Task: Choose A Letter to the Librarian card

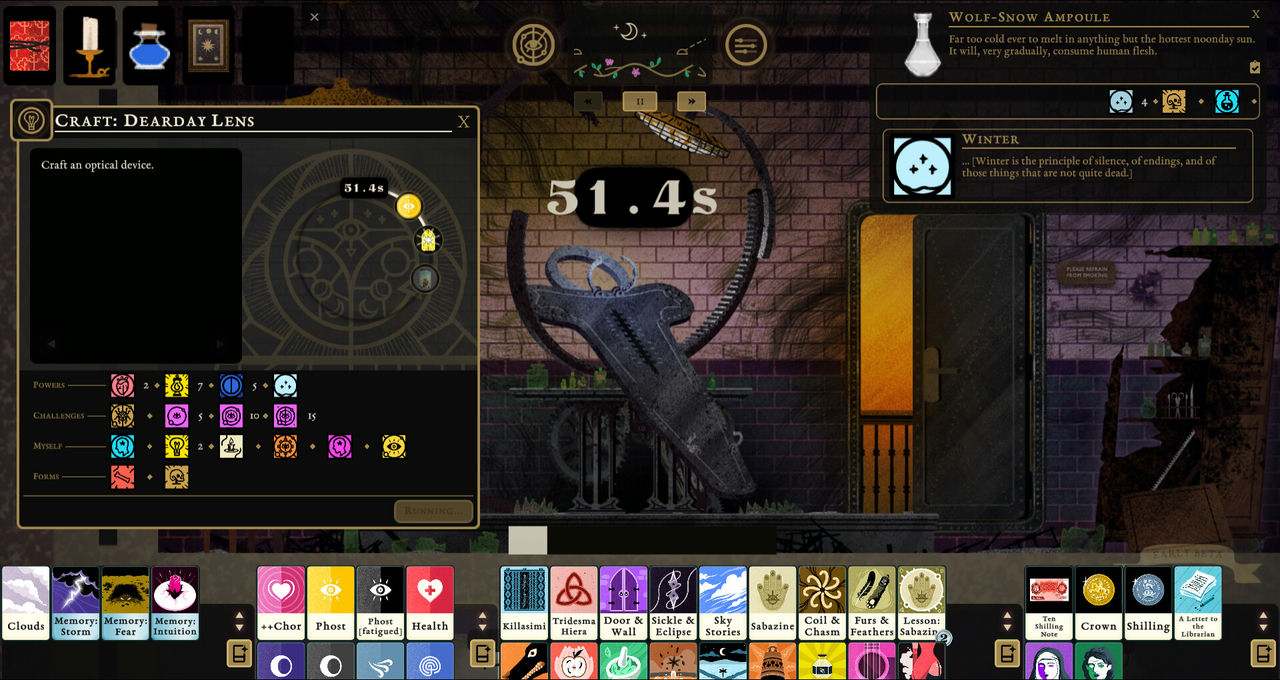Action: pos(1197,603)
